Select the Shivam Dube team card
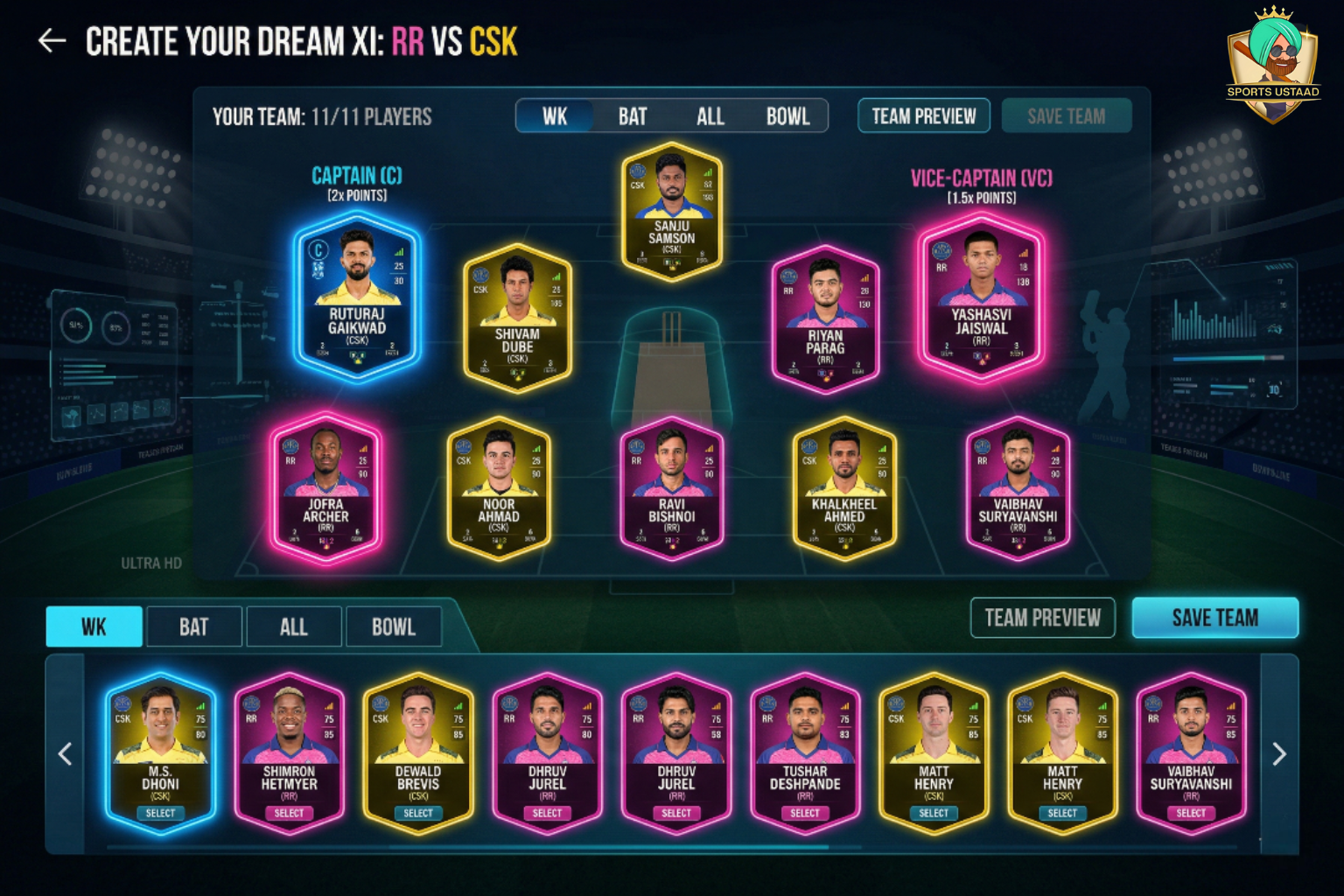The image size is (1344, 896). [517, 318]
